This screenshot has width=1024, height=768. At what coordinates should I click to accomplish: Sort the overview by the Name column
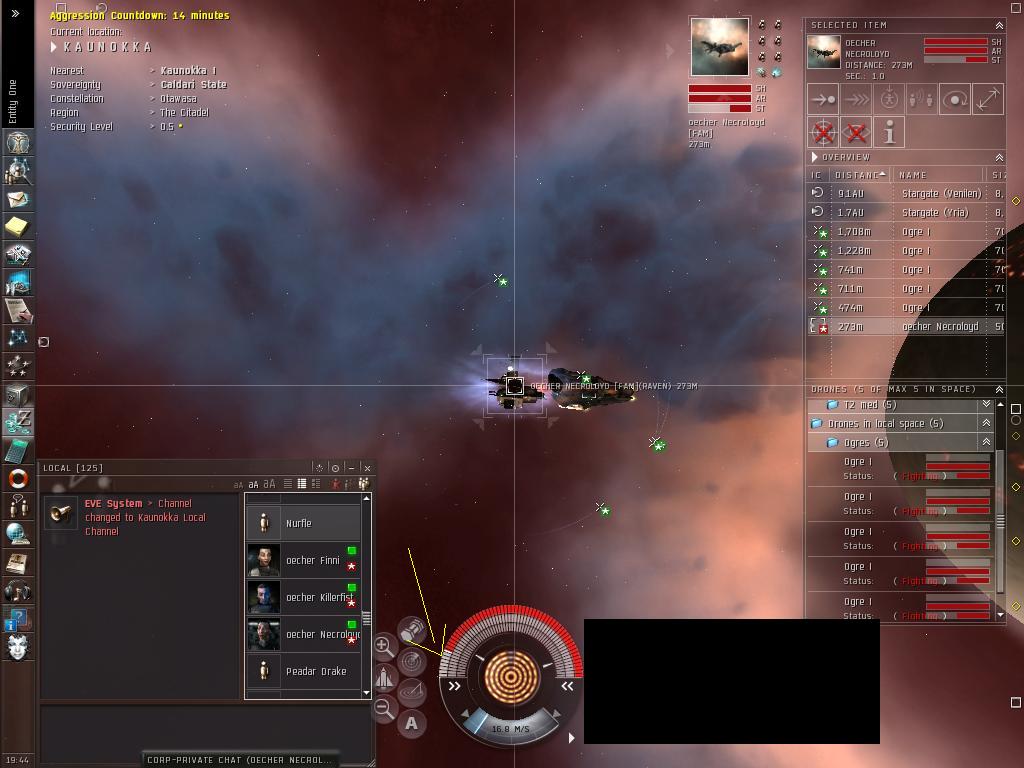(x=938, y=175)
